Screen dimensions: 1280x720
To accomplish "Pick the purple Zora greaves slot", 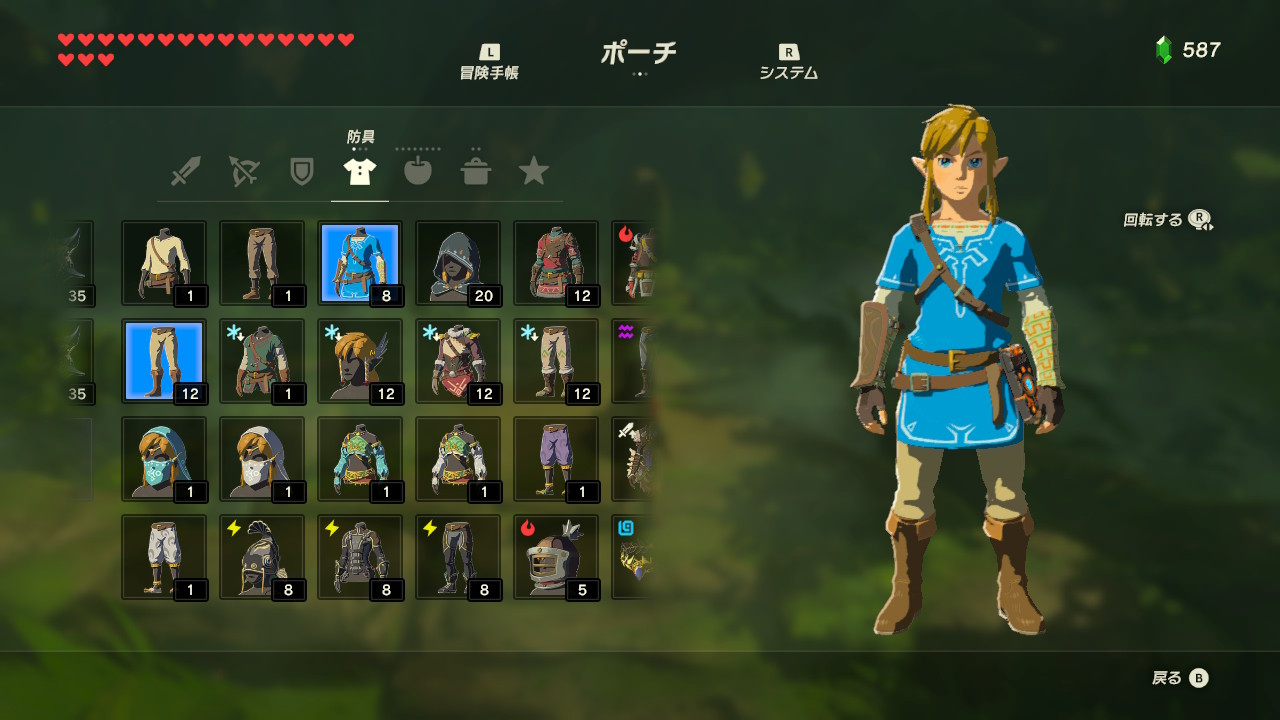I will [556, 459].
